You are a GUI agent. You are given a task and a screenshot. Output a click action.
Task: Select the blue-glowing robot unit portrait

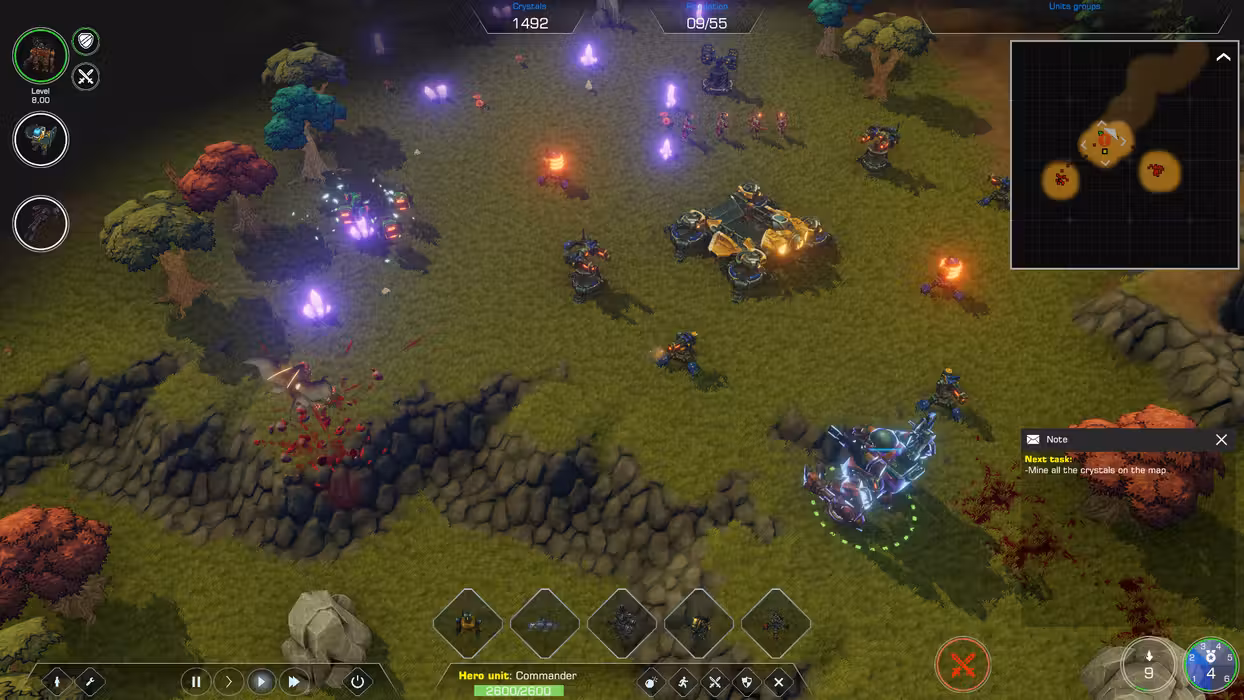coord(40,140)
